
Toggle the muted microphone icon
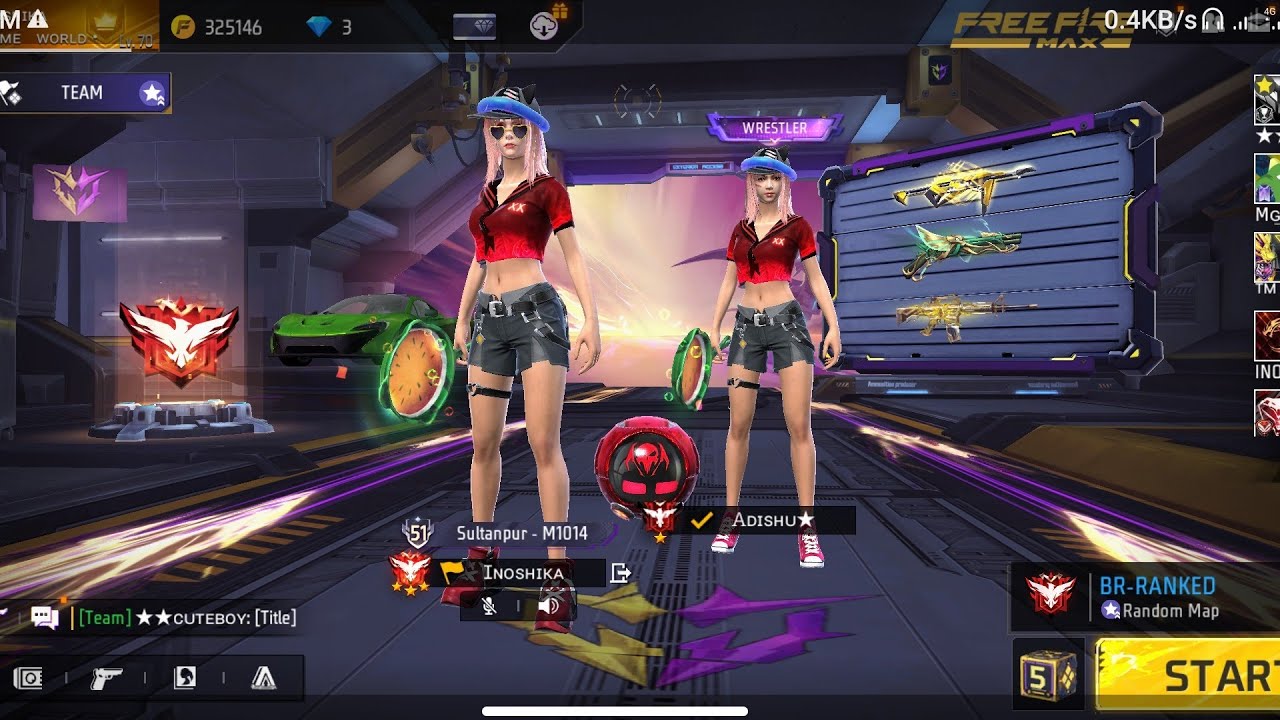489,606
